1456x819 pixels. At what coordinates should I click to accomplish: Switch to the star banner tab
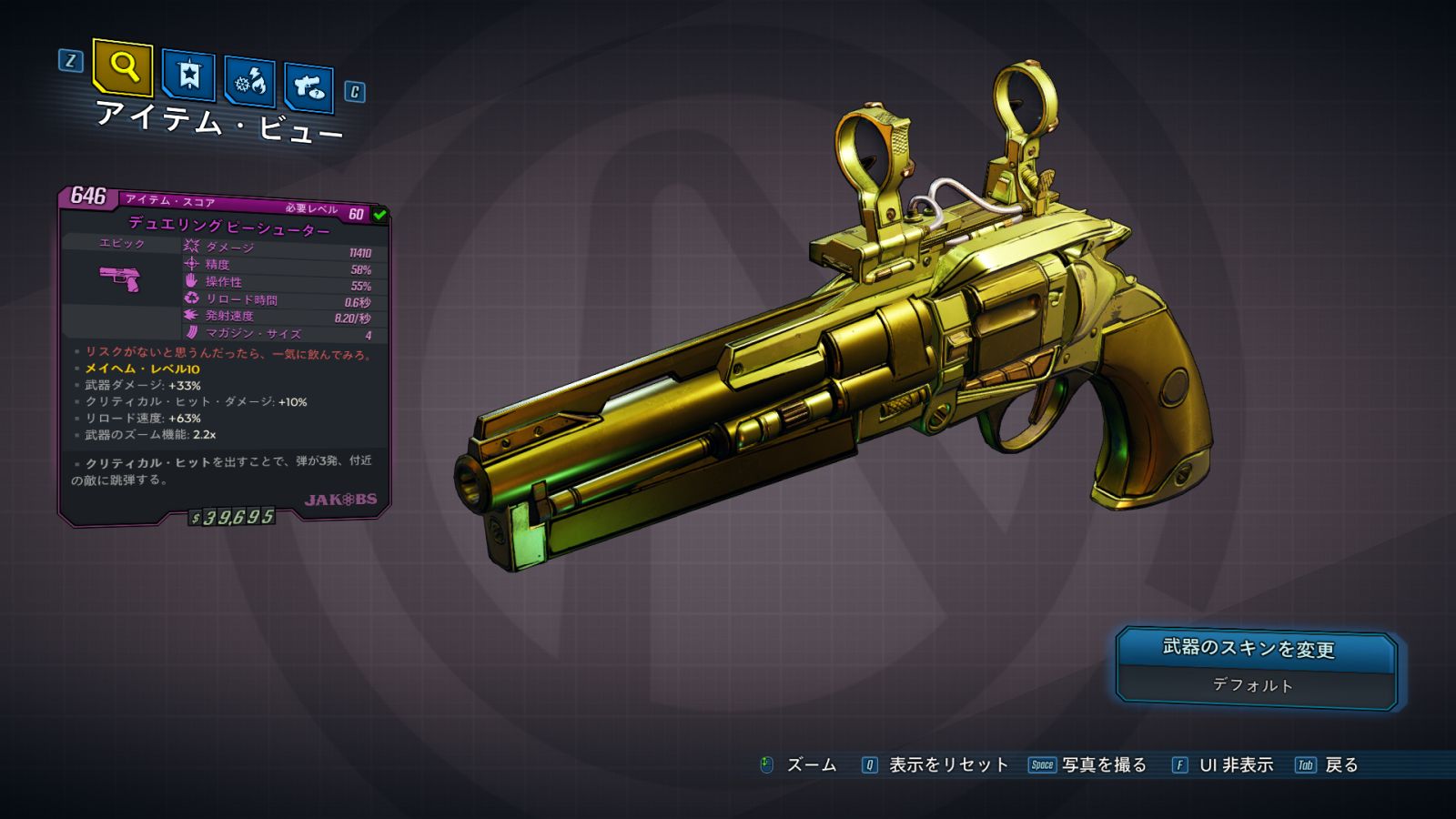click(188, 75)
